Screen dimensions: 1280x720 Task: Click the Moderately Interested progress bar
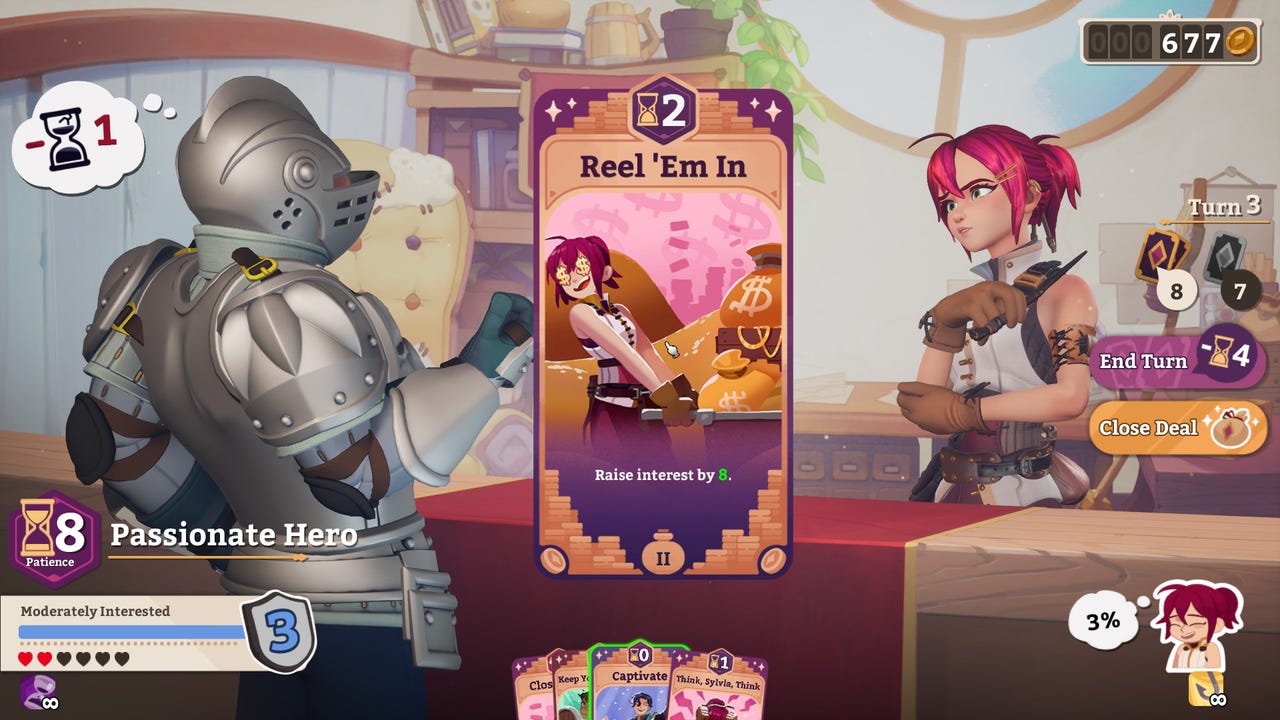130,628
